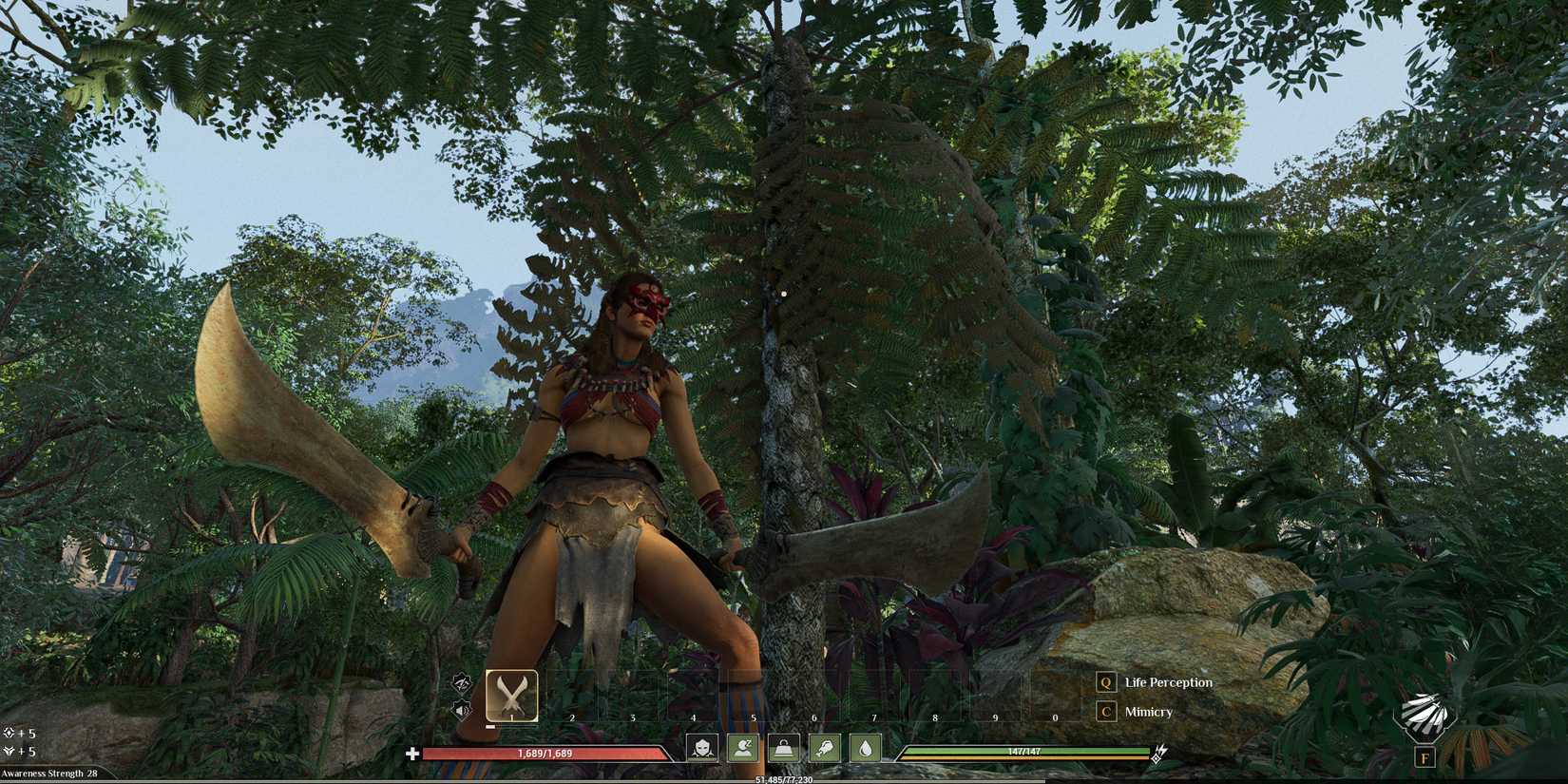Viewport: 1568px width, 784px height.
Task: Select the Q keybind label
Action: click(1104, 681)
